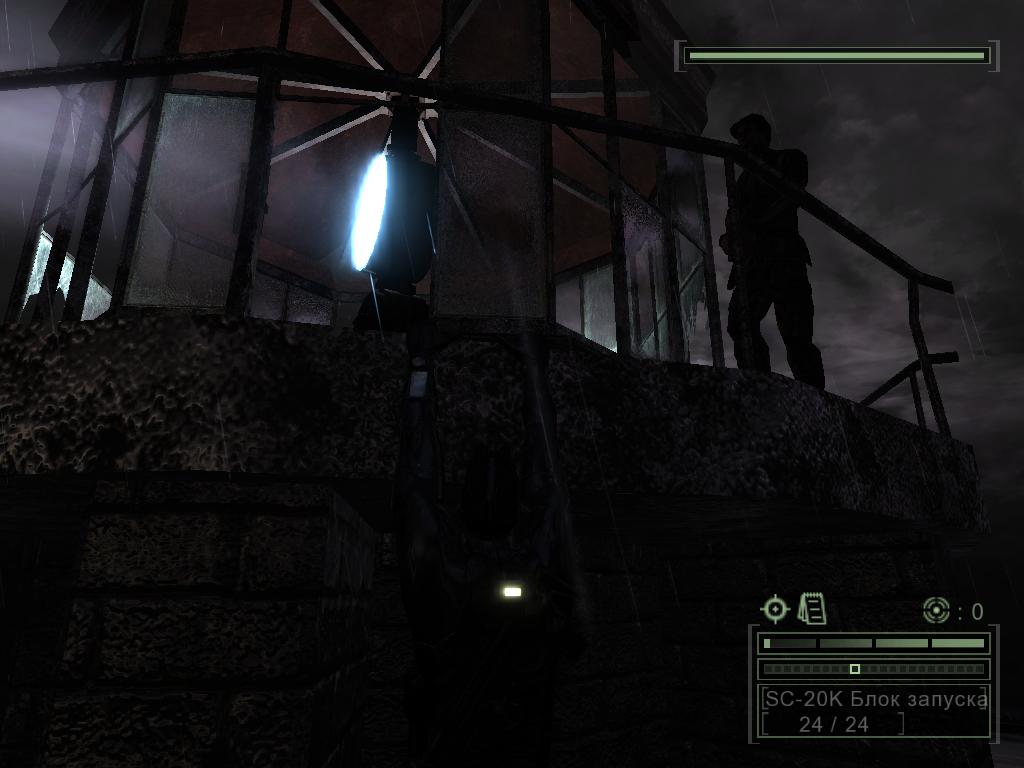Click the crosshair objective icon
The height and width of the screenshot is (768, 1024).
775,608
